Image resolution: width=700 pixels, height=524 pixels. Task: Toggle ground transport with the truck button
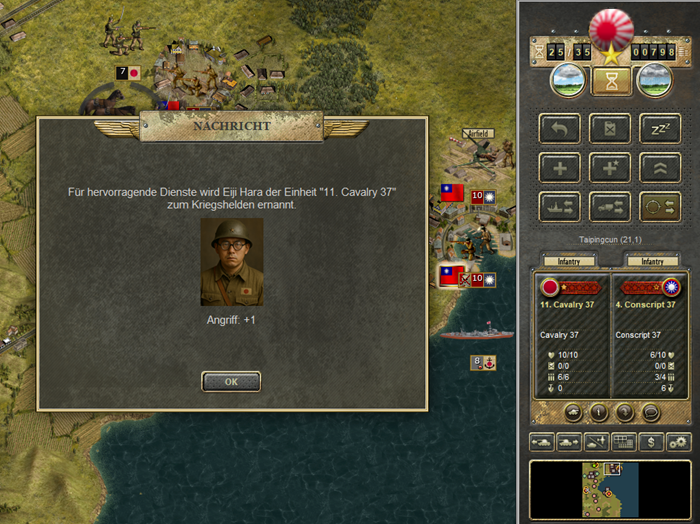tap(609, 206)
